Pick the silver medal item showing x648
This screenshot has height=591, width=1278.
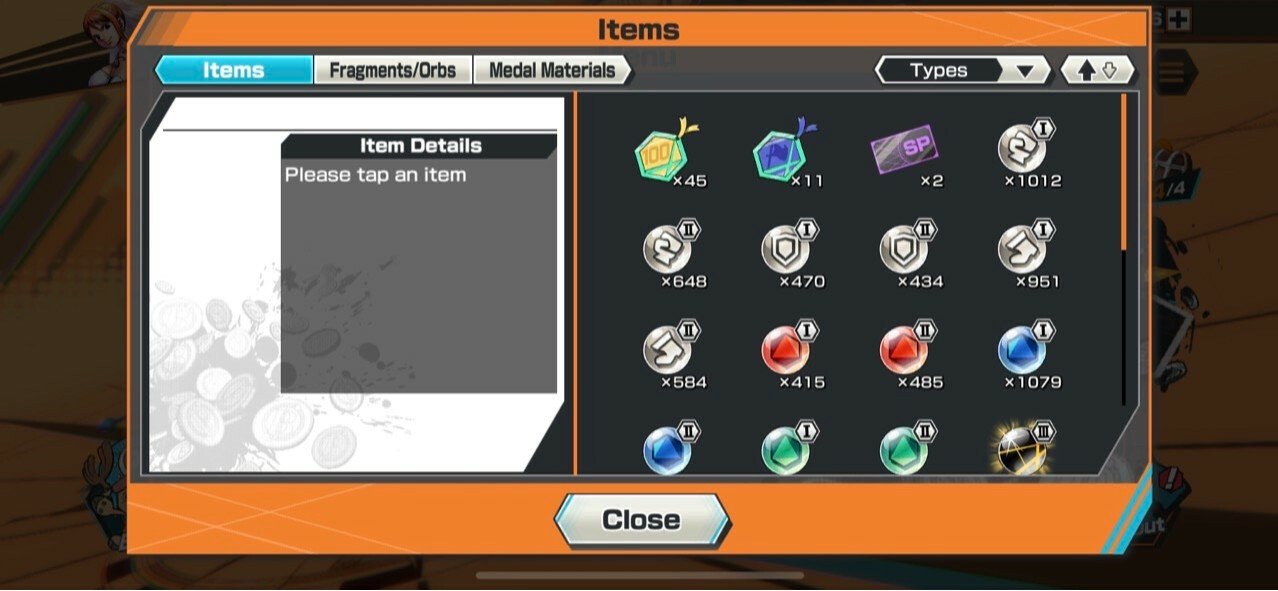(667, 252)
